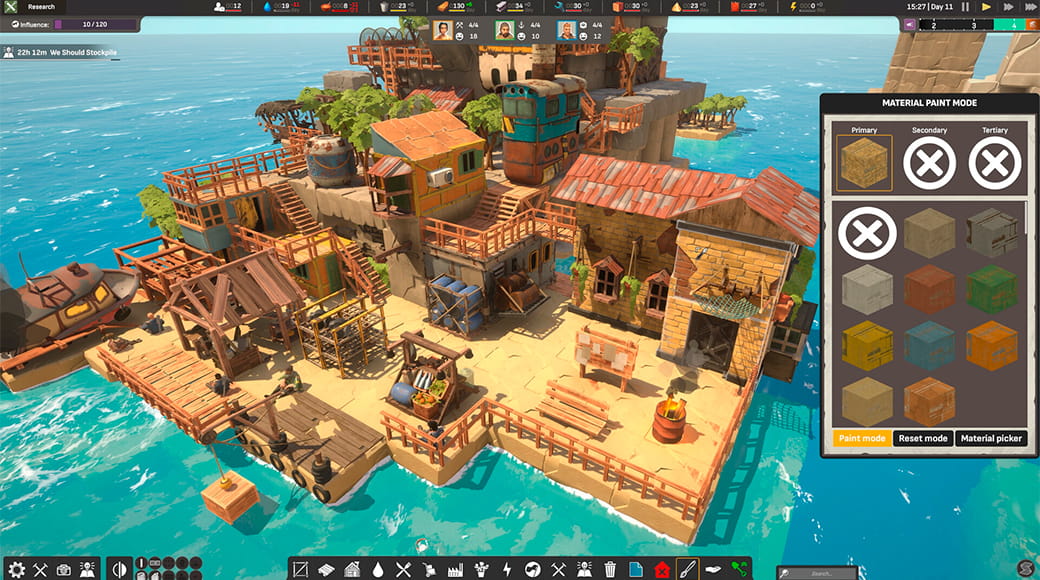1040x580 pixels.
Task: Switch to Reset mode
Action: coord(923,438)
